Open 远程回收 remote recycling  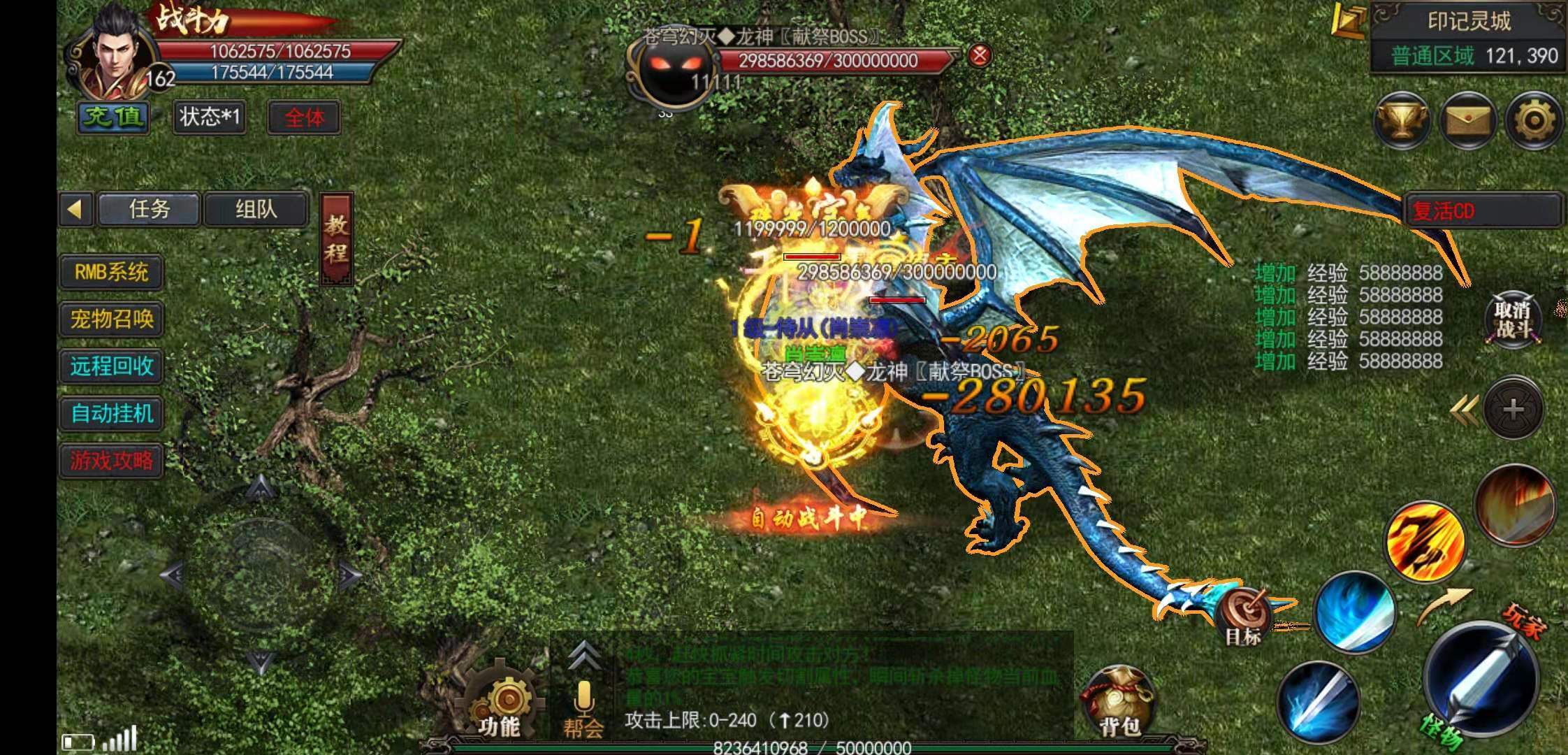112,366
